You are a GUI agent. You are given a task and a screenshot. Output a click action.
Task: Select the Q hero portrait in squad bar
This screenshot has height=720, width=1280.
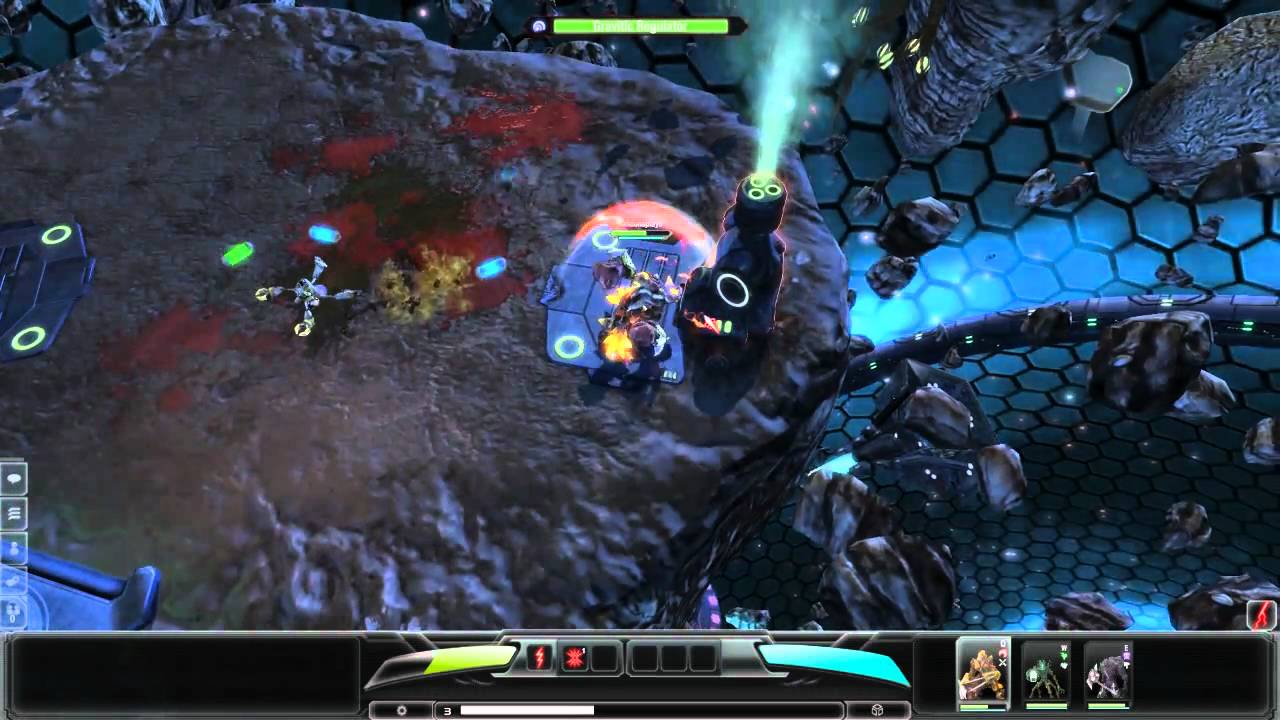[x=981, y=672]
